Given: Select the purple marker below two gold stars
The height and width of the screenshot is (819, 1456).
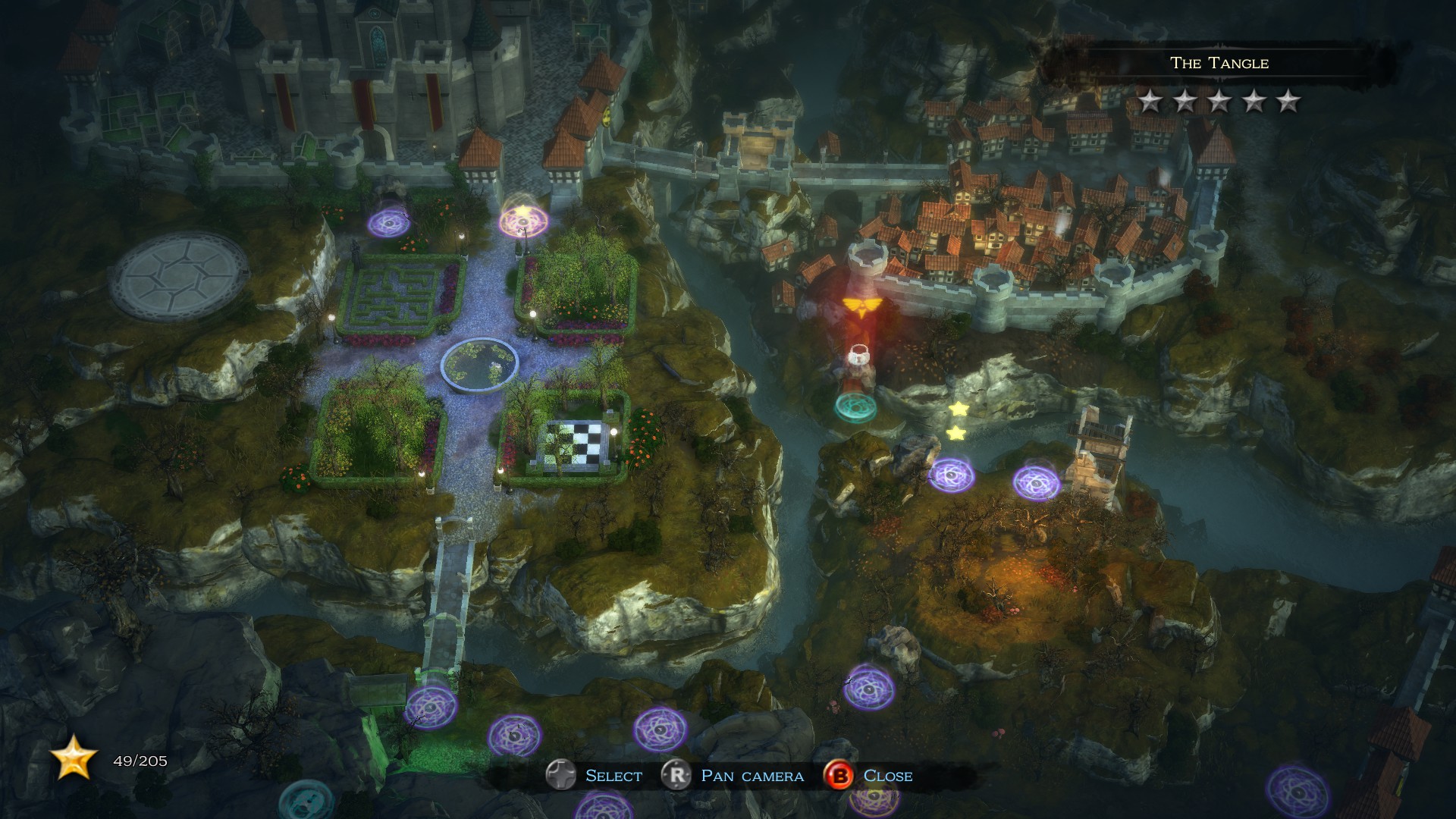Looking at the screenshot, I should click(951, 475).
